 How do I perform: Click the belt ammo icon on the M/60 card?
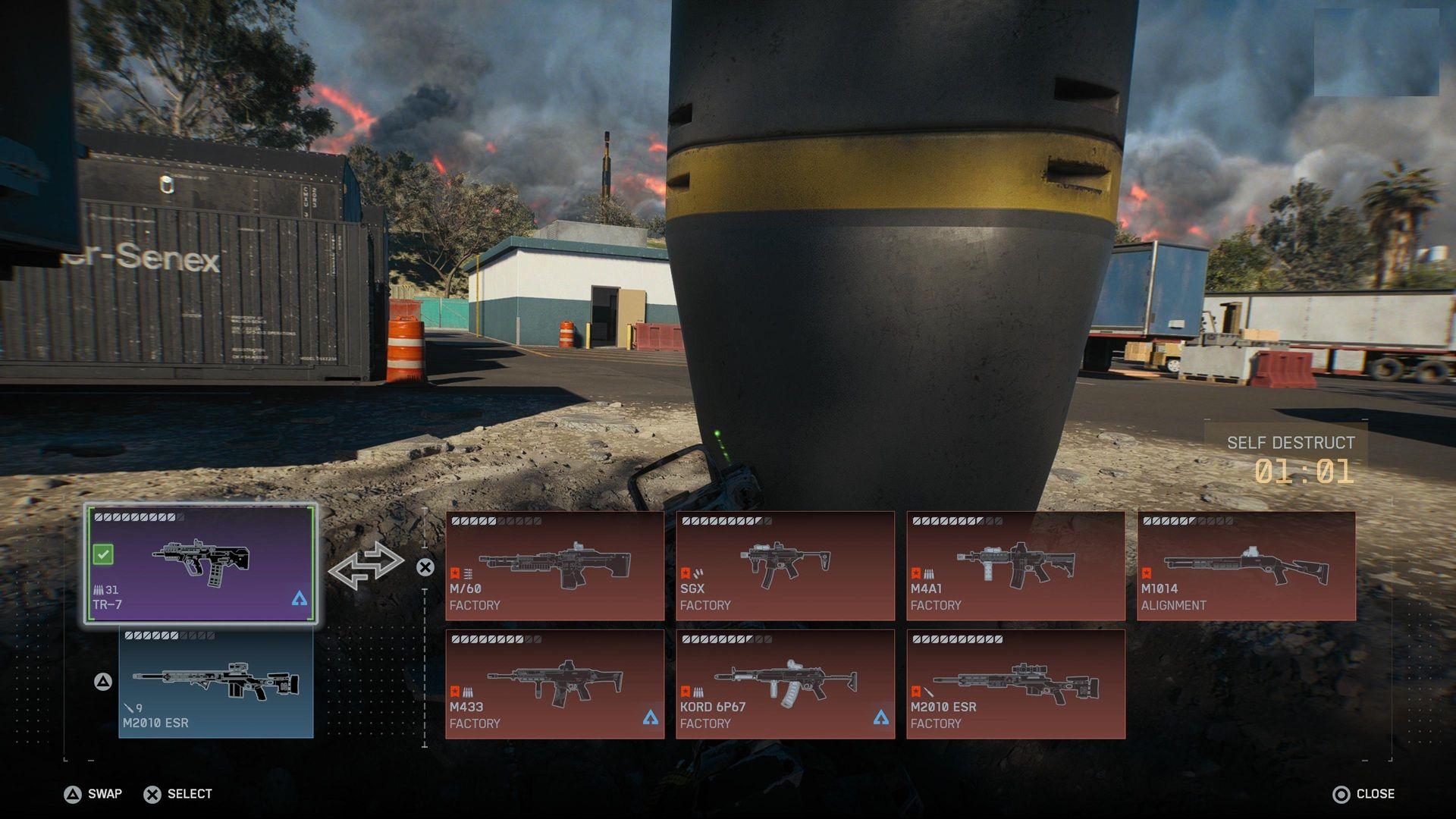469,574
